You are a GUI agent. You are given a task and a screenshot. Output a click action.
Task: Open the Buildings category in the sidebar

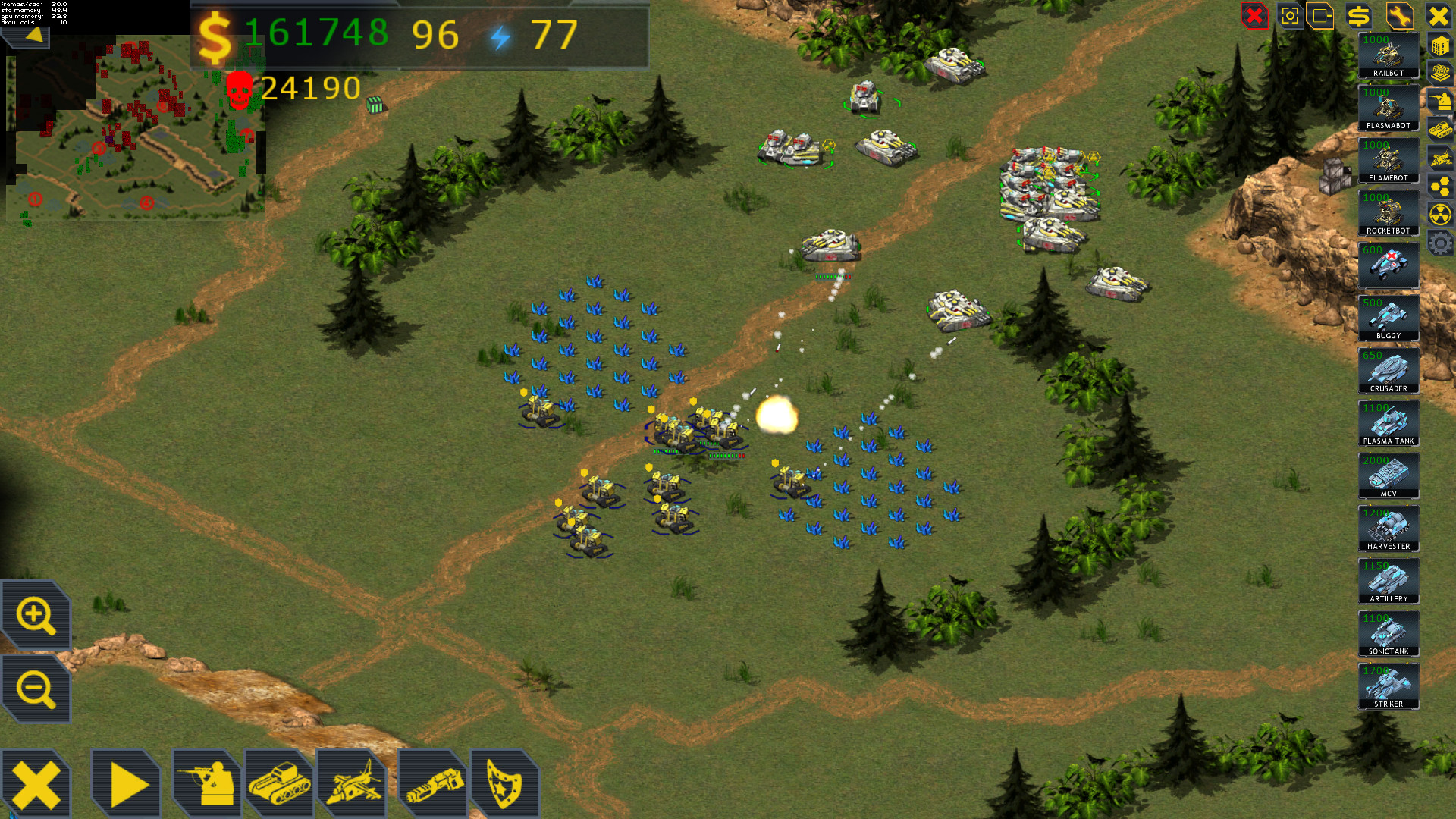click(x=1439, y=45)
